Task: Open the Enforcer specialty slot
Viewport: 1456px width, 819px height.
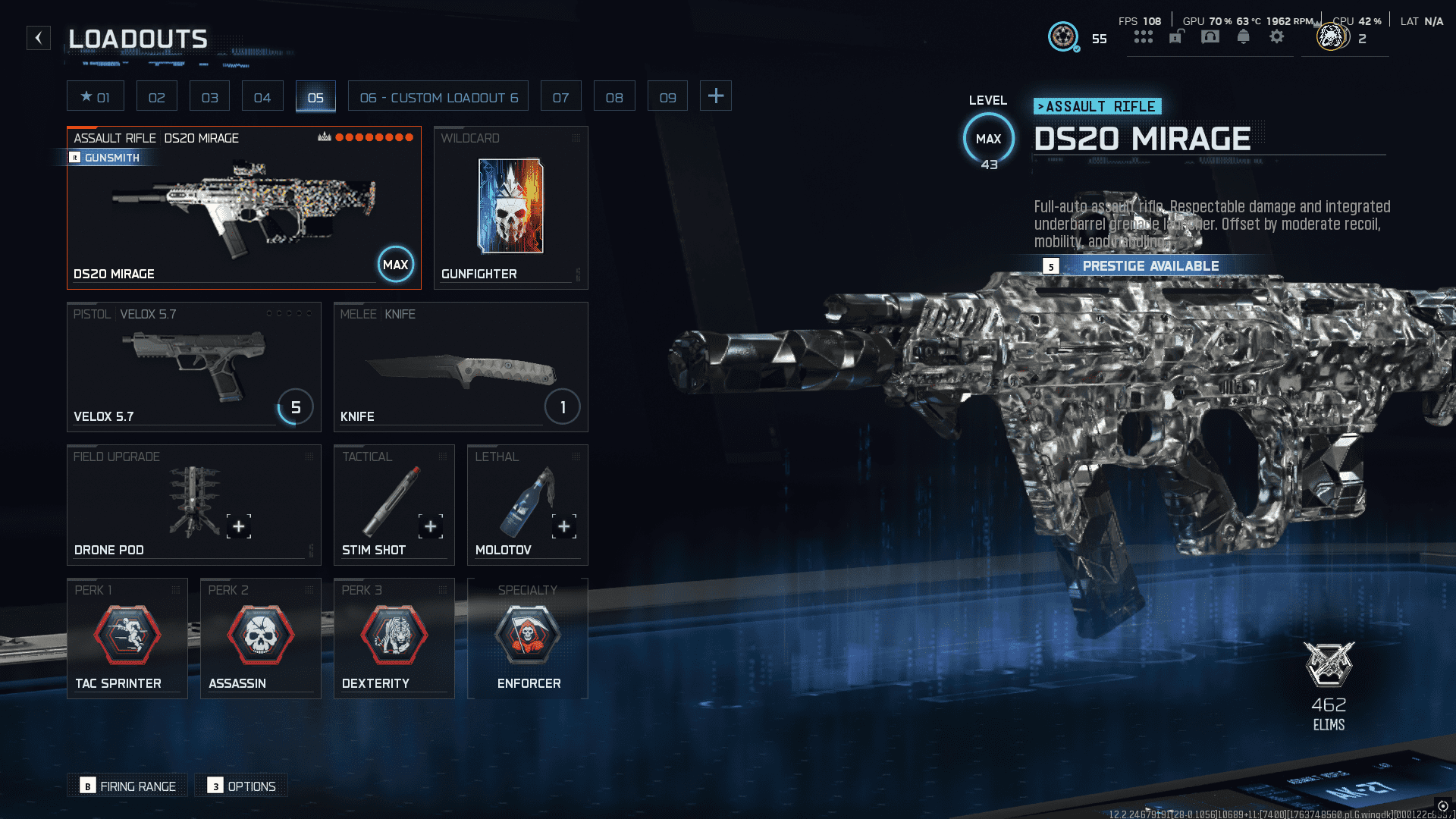Action: pyautogui.click(x=527, y=639)
